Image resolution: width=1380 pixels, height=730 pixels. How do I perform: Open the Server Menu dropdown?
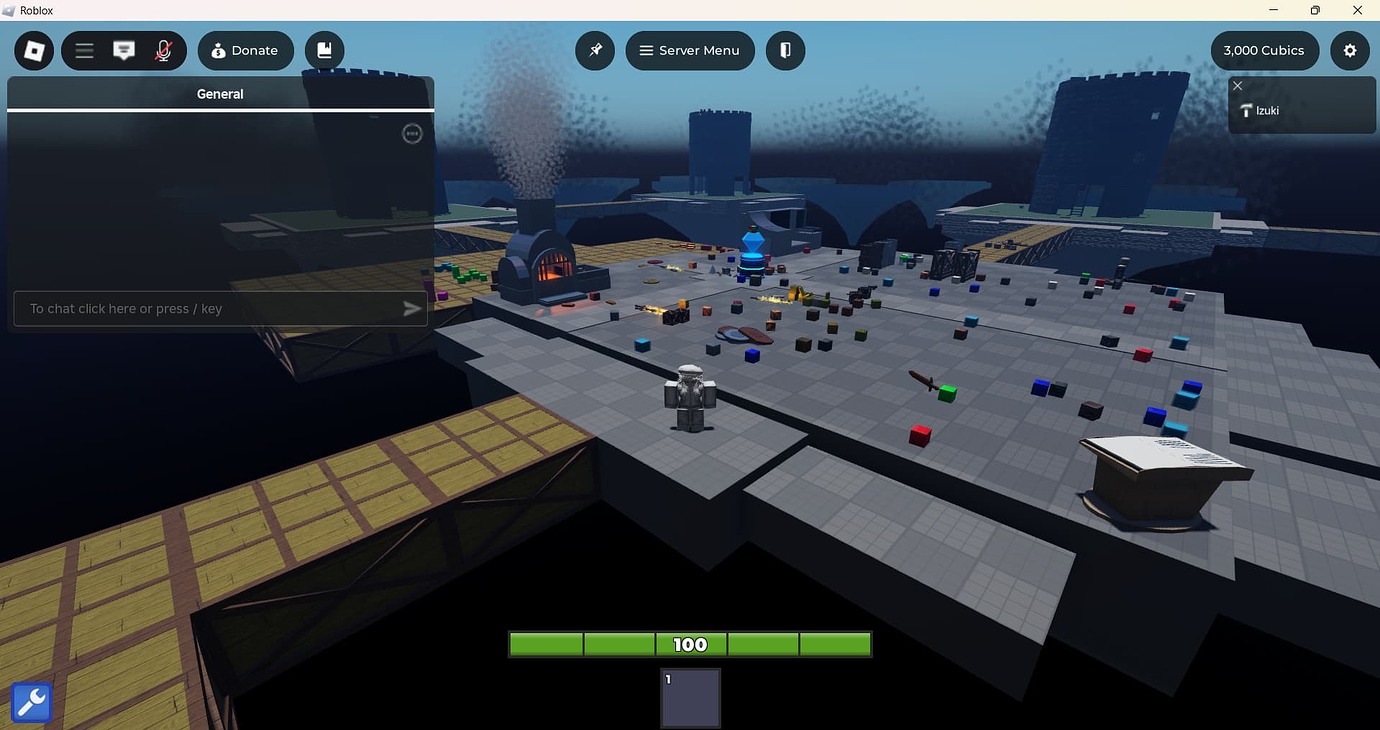(690, 50)
